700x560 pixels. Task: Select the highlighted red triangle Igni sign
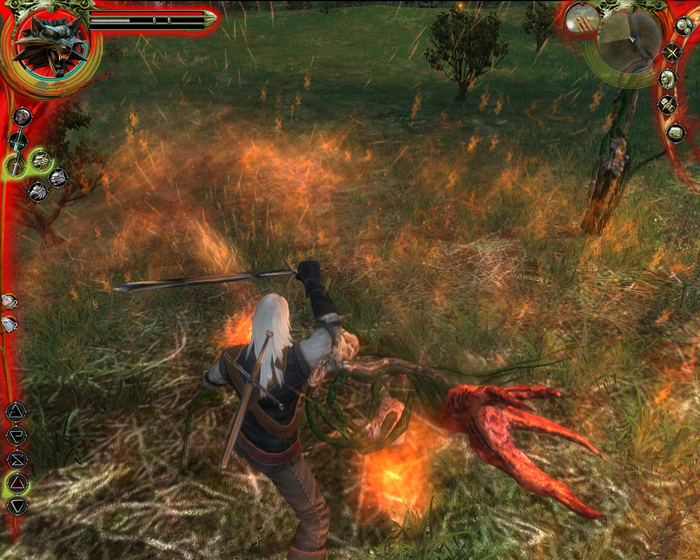point(17,485)
